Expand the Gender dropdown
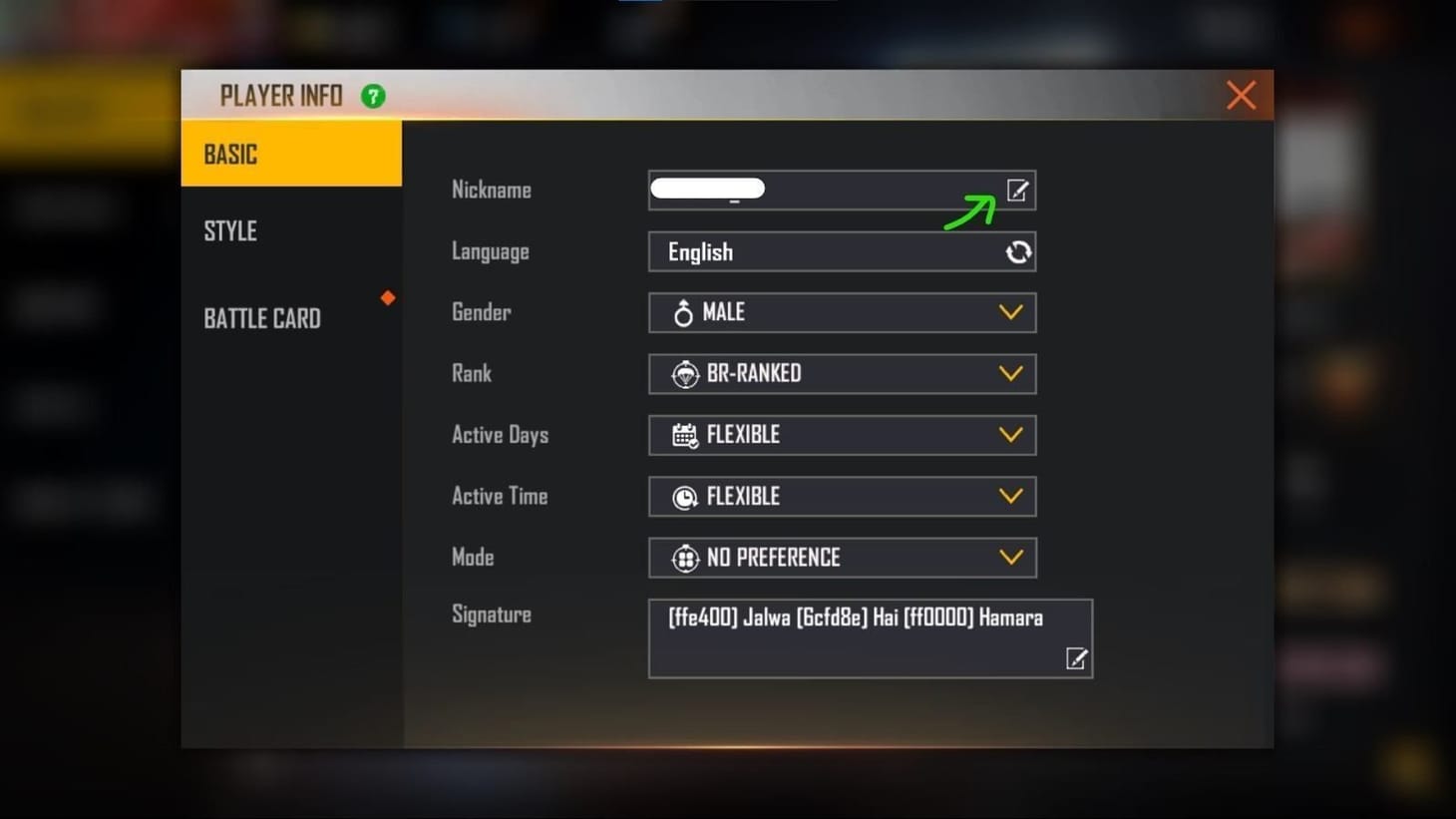 click(x=1010, y=312)
